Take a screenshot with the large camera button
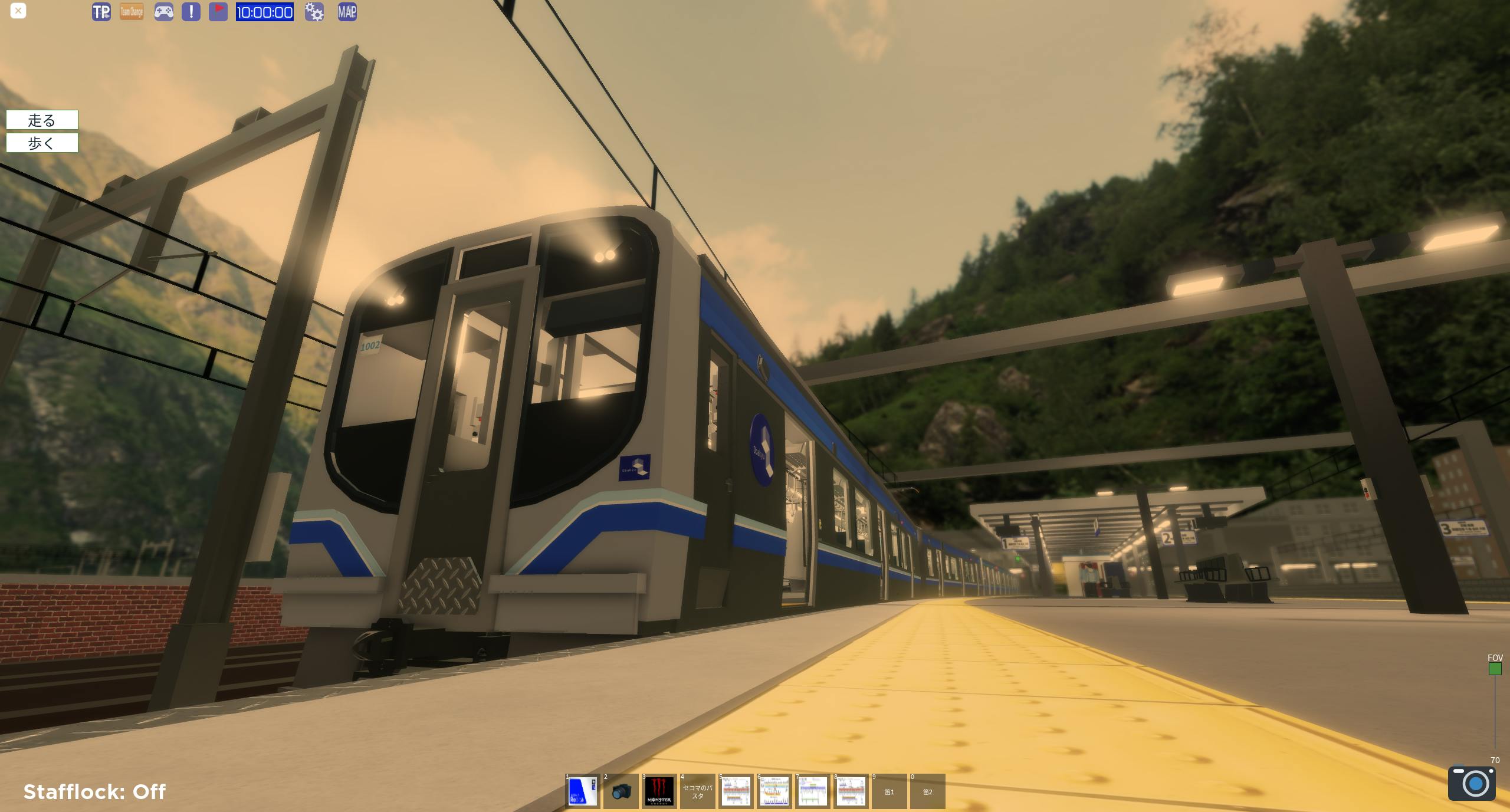 (1472, 783)
